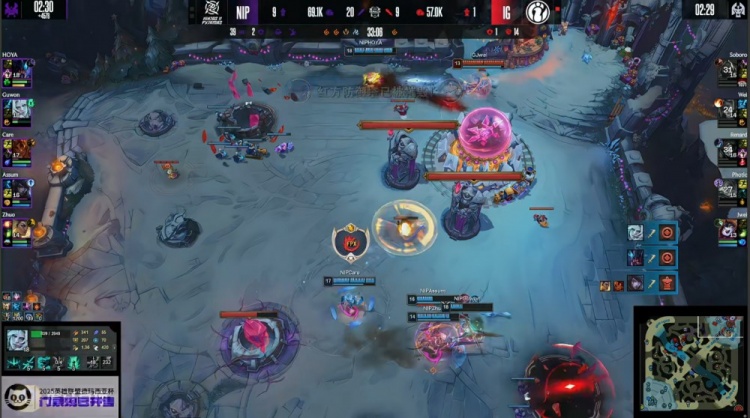
Task: Click the IG team logo on scoreboard
Action: pyautogui.click(x=536, y=11)
